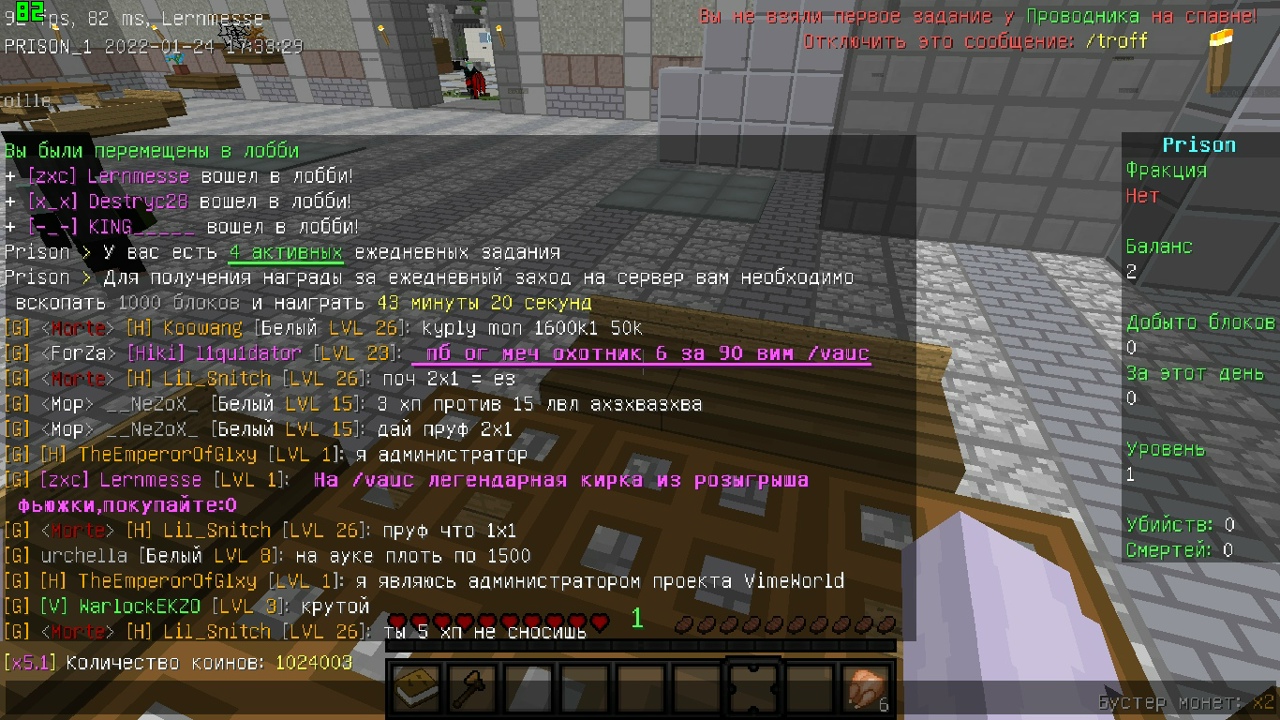Click the FPS counter in the top left corner
The width and height of the screenshot is (1280, 720).
(x=30, y=17)
